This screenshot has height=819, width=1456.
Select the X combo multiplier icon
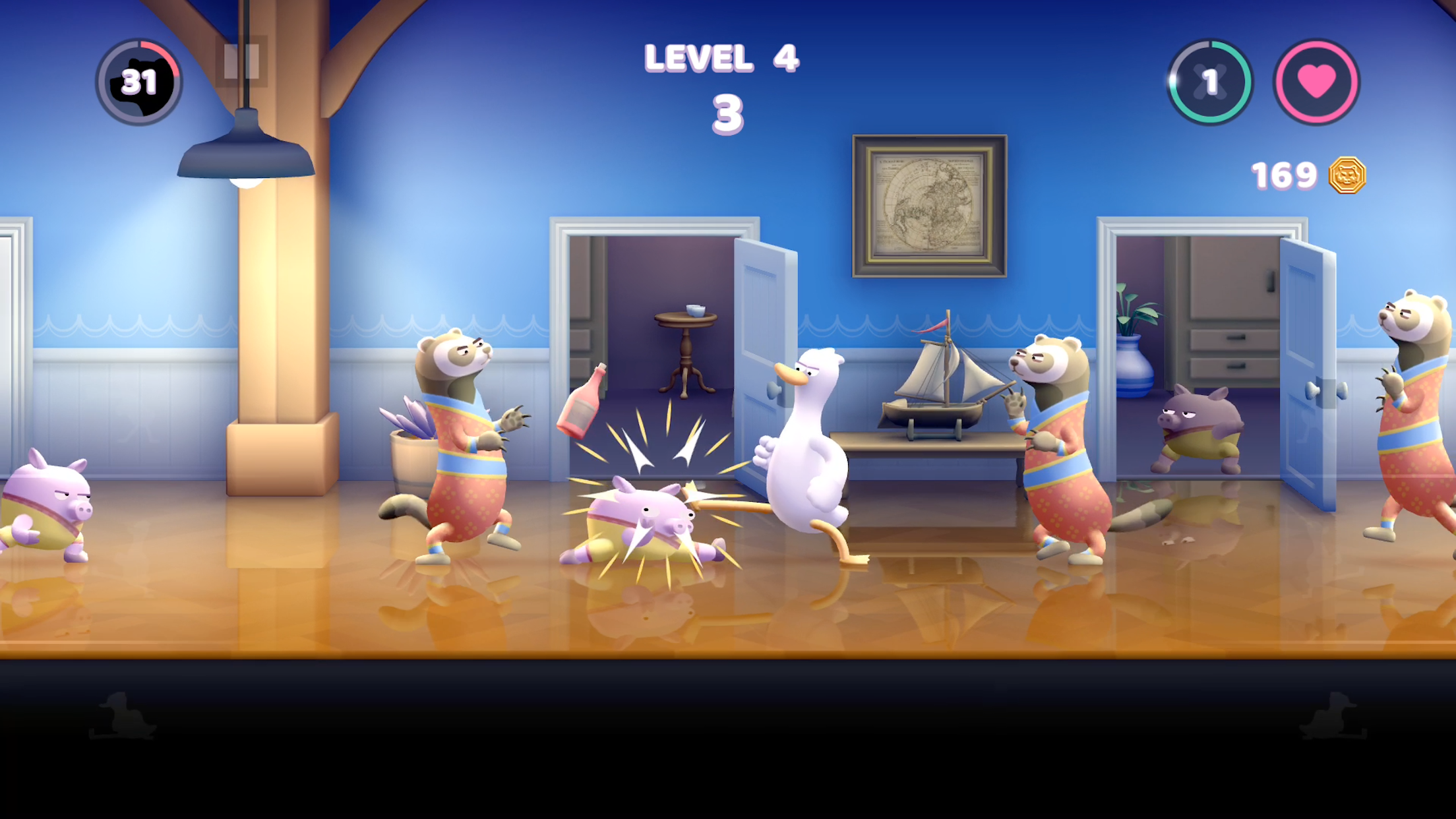pyautogui.click(x=1209, y=79)
